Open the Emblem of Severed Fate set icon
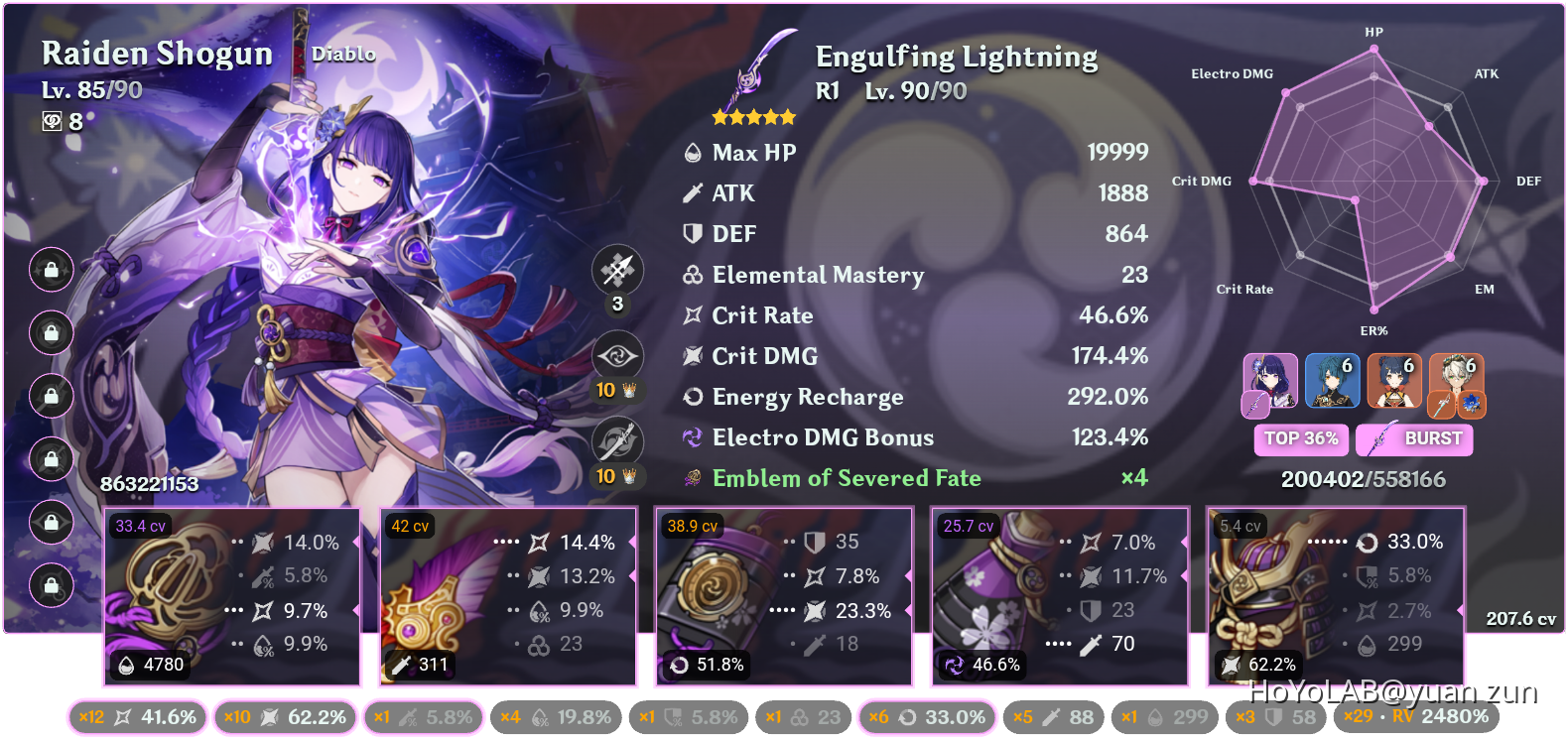This screenshot has width=1568, height=741. pyautogui.click(x=692, y=478)
